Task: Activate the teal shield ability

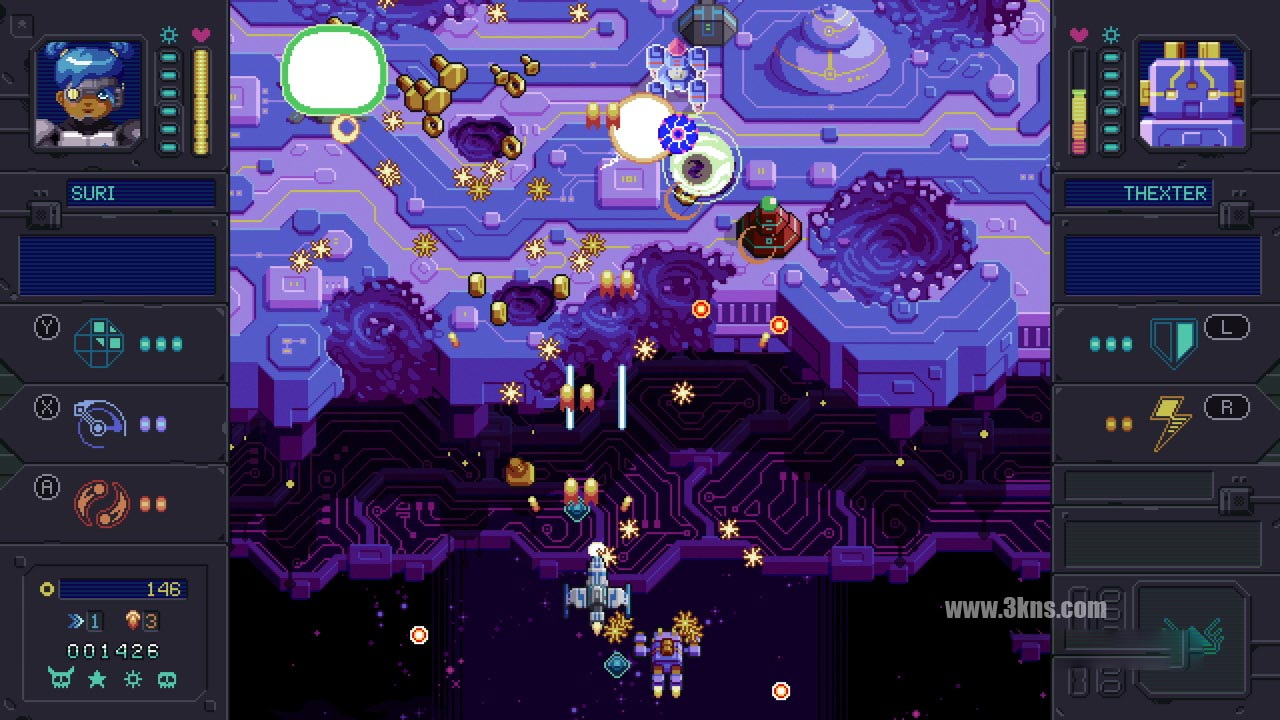Action: coord(1173,343)
